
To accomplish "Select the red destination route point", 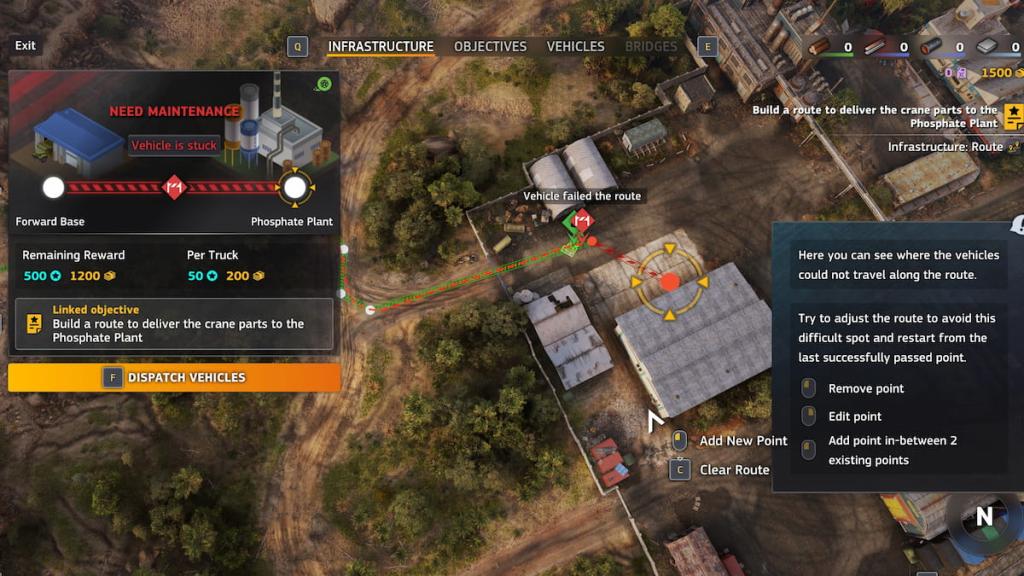I will click(670, 282).
